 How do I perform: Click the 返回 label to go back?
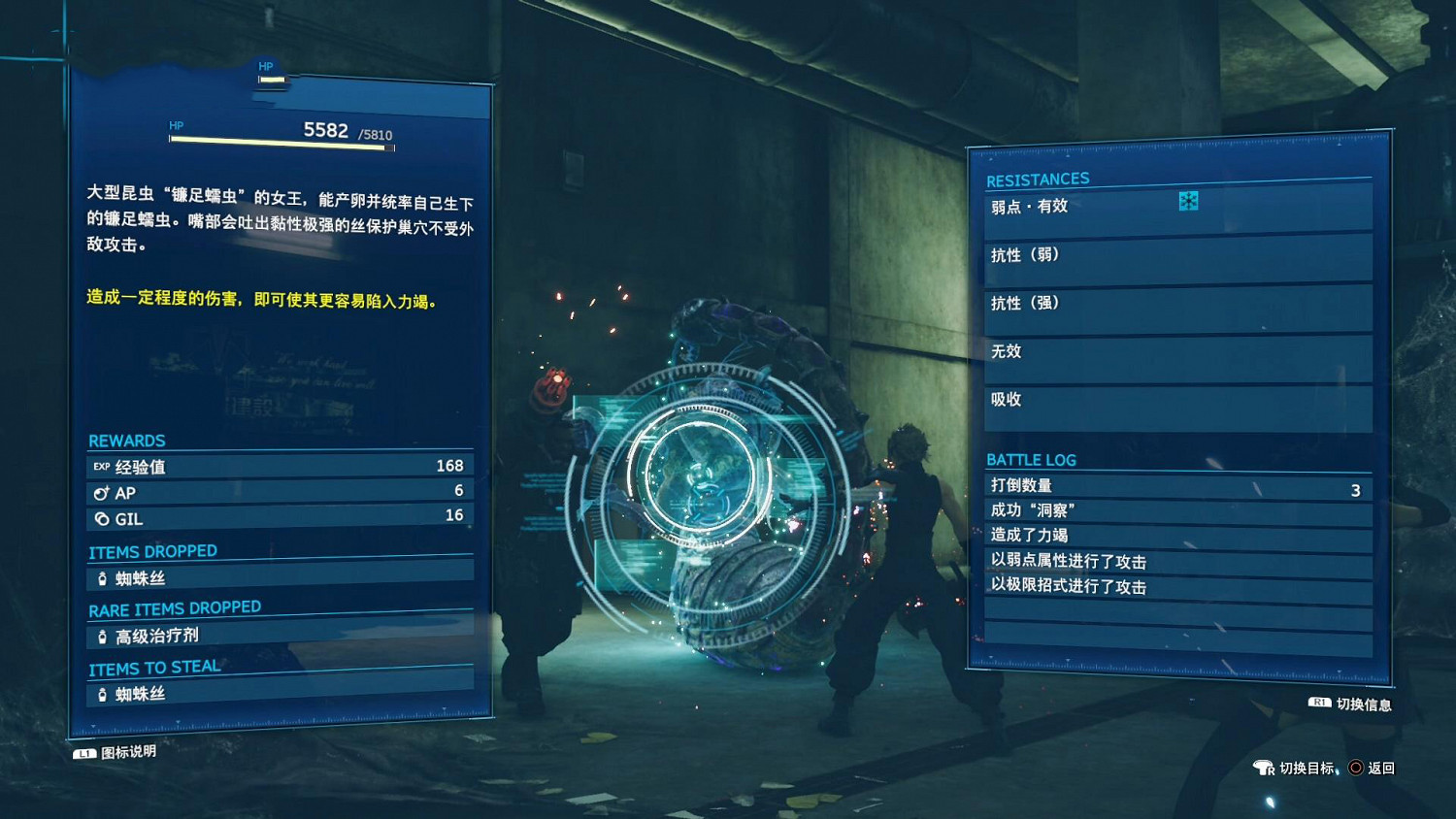coord(1383,768)
